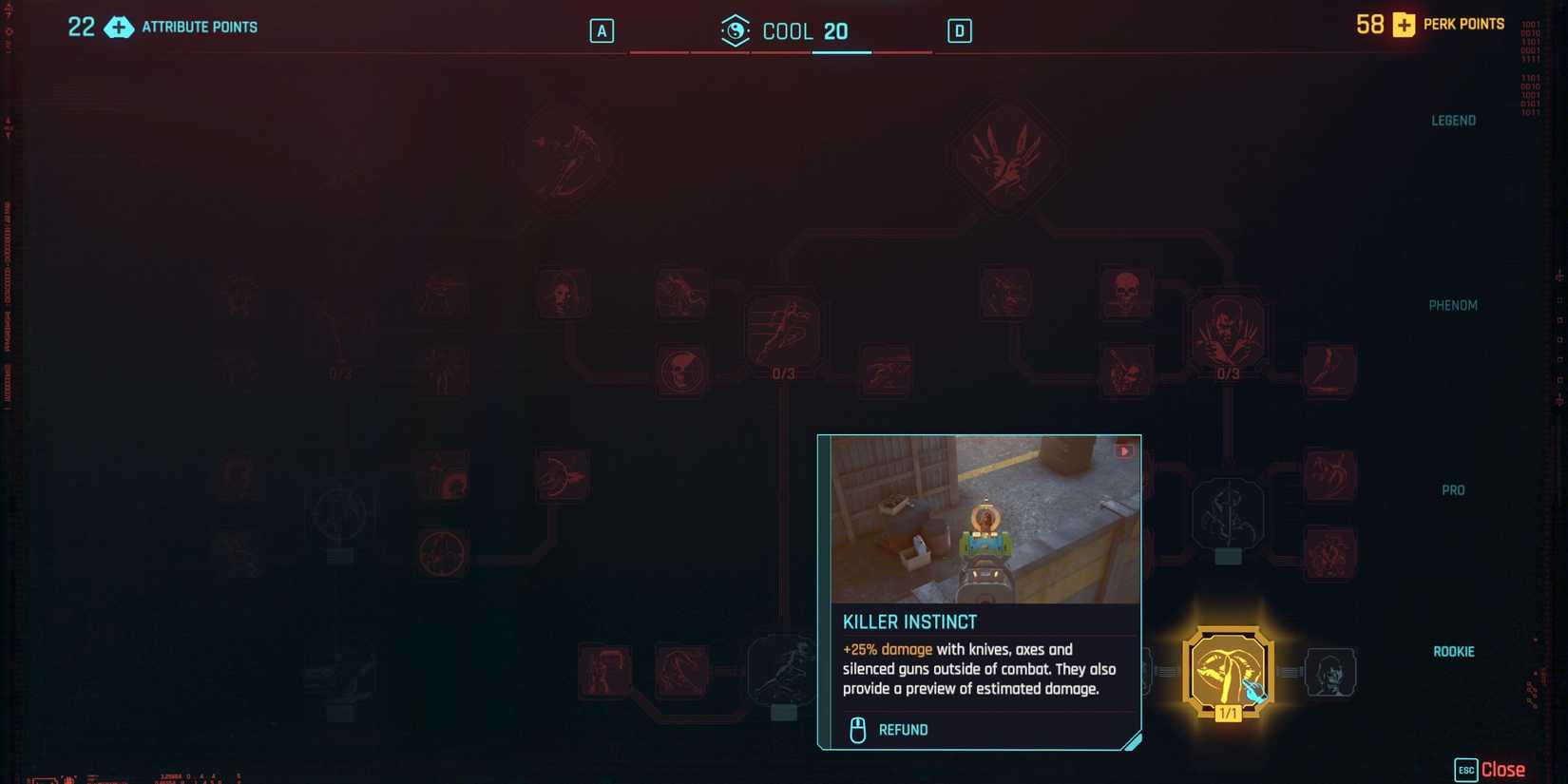Play the Killer Instinct preview video icon
Screen dimensions: 1568x784
tap(1125, 451)
